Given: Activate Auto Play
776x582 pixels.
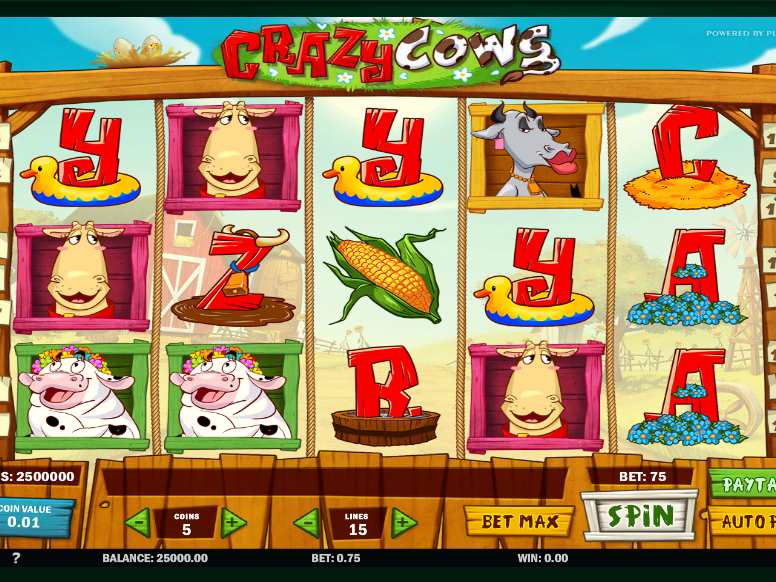Looking at the screenshot, I should [x=745, y=521].
